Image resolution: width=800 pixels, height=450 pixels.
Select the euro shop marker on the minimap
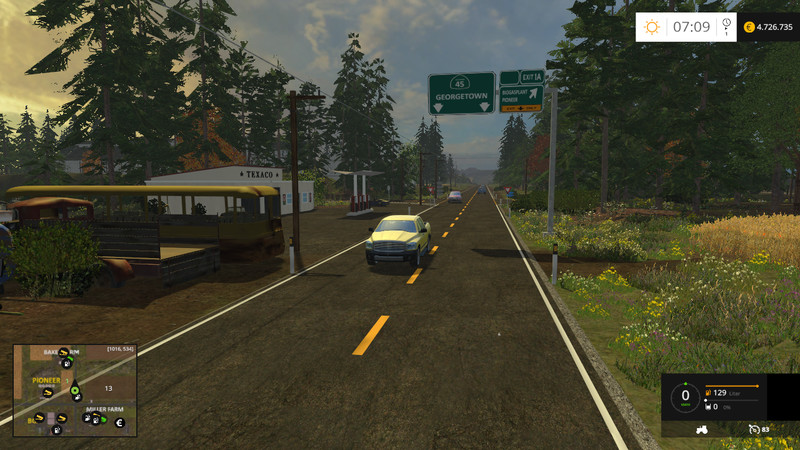pyautogui.click(x=120, y=423)
